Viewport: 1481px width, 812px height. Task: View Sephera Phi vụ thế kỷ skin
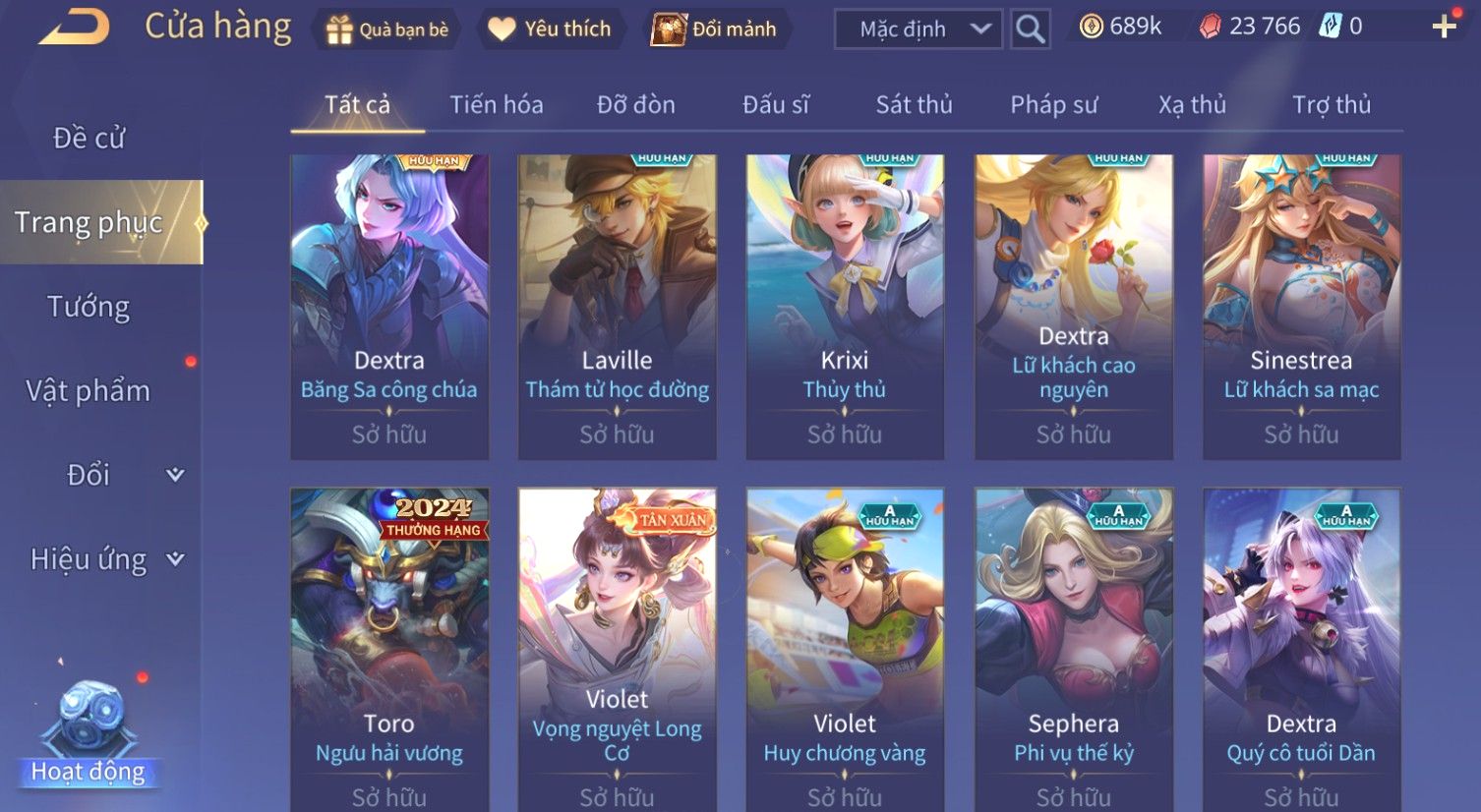pos(1074,649)
